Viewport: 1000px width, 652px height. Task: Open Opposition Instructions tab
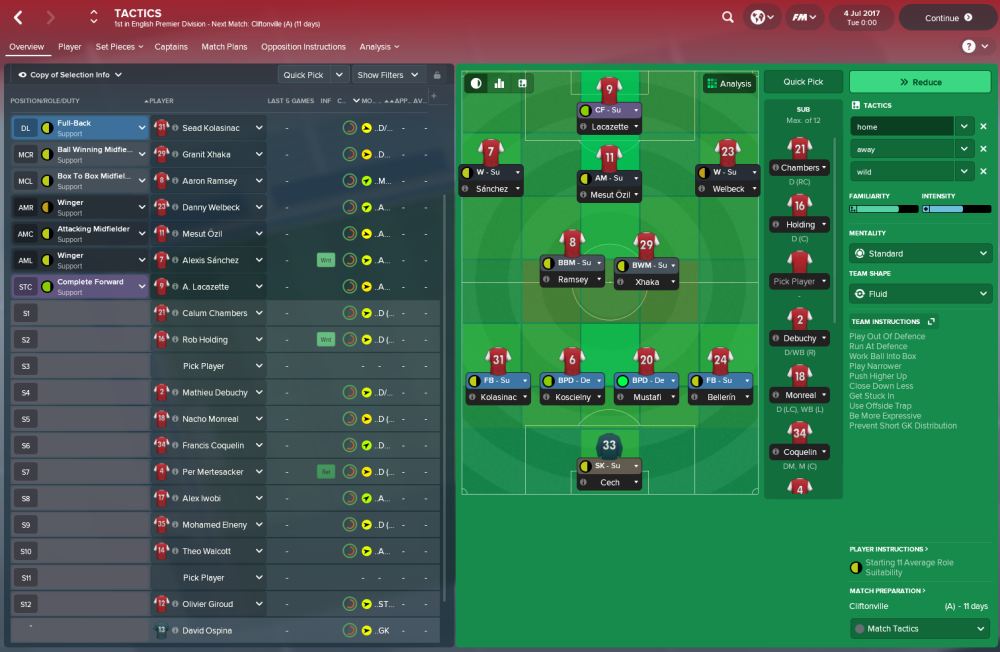303,47
